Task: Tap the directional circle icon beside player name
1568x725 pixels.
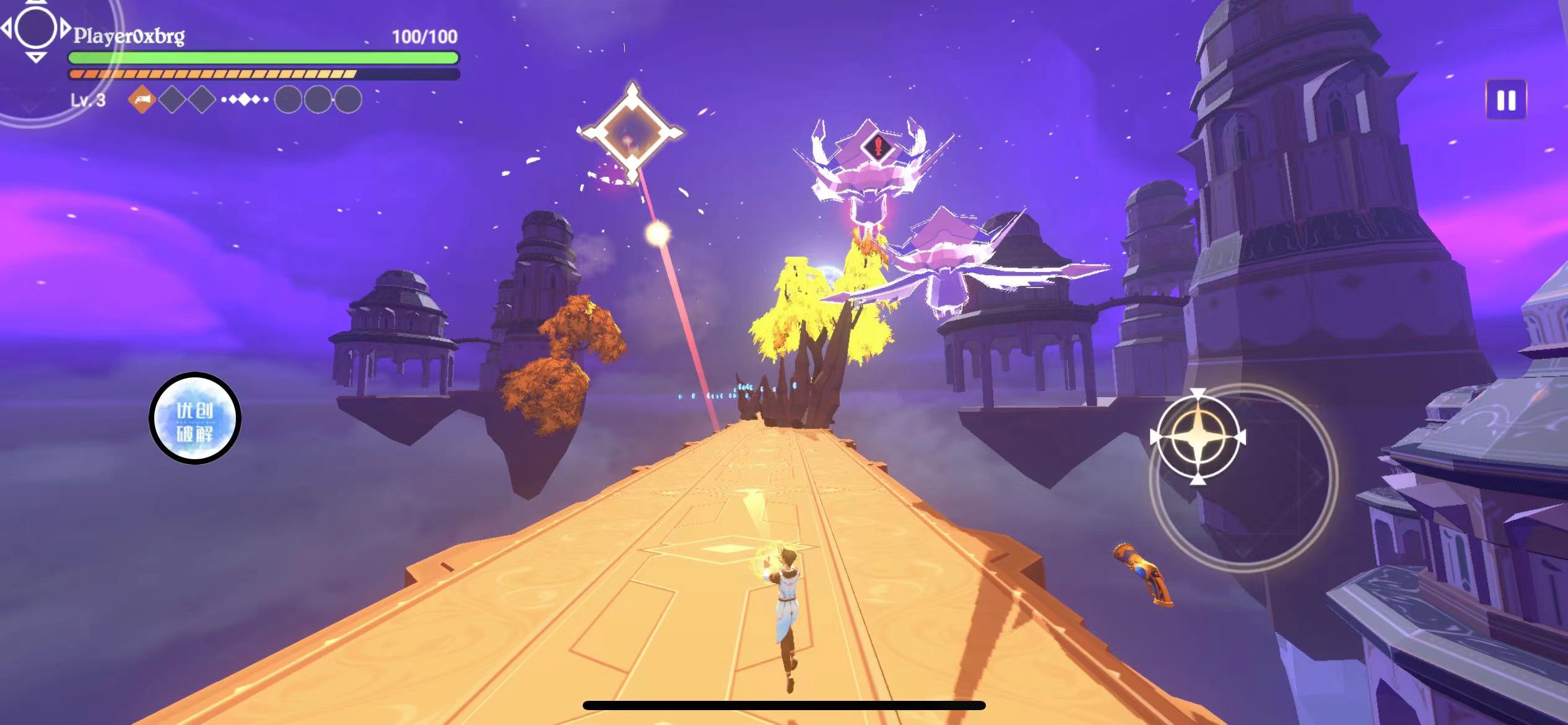Action: point(35,29)
